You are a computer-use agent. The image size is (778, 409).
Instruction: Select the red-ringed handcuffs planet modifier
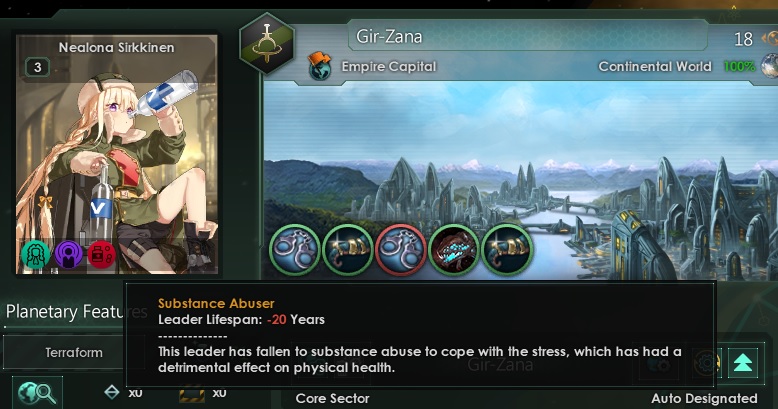pos(401,249)
